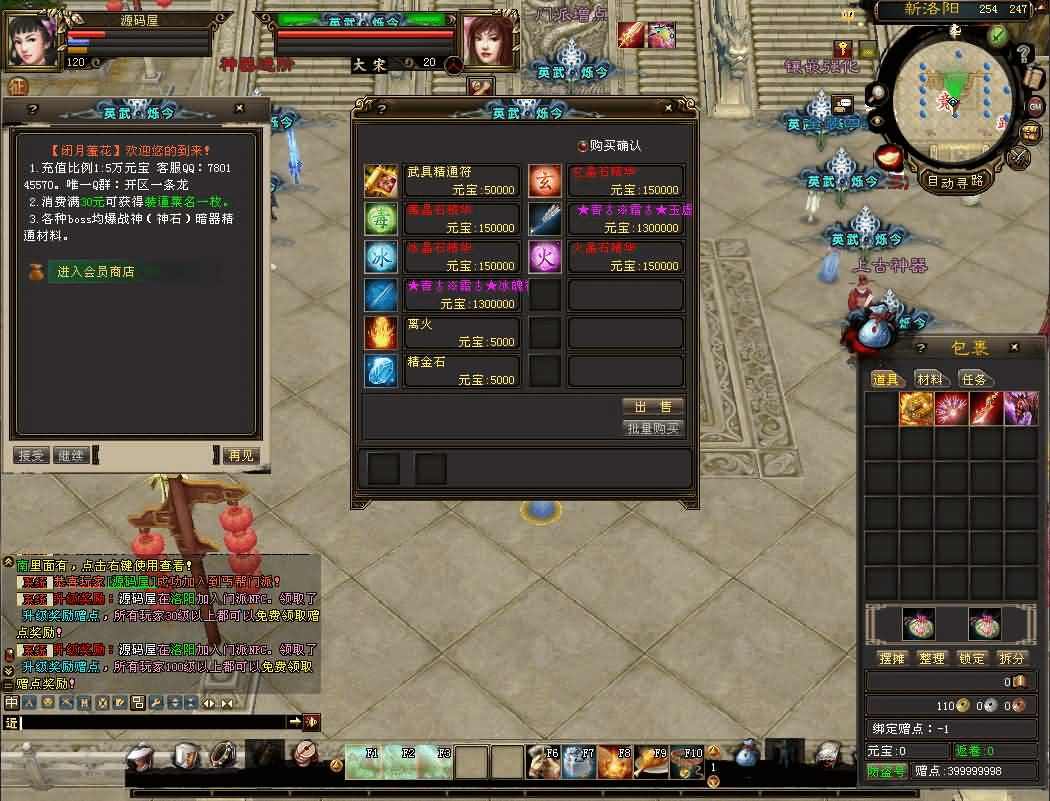Start 自动寻路 auto pathfinding
This screenshot has width=1050, height=801.
click(956, 182)
